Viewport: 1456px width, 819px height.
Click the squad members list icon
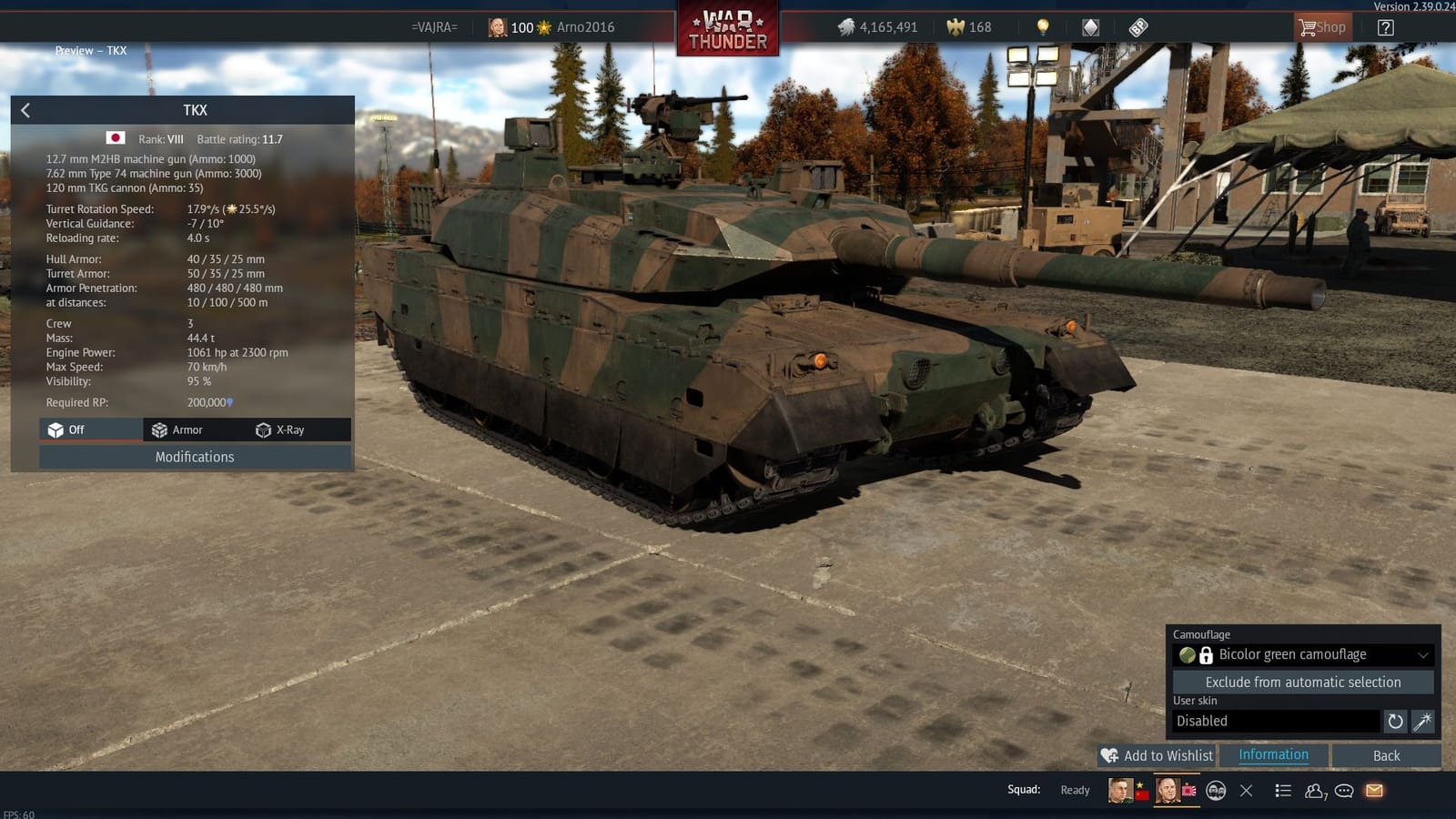click(1314, 790)
